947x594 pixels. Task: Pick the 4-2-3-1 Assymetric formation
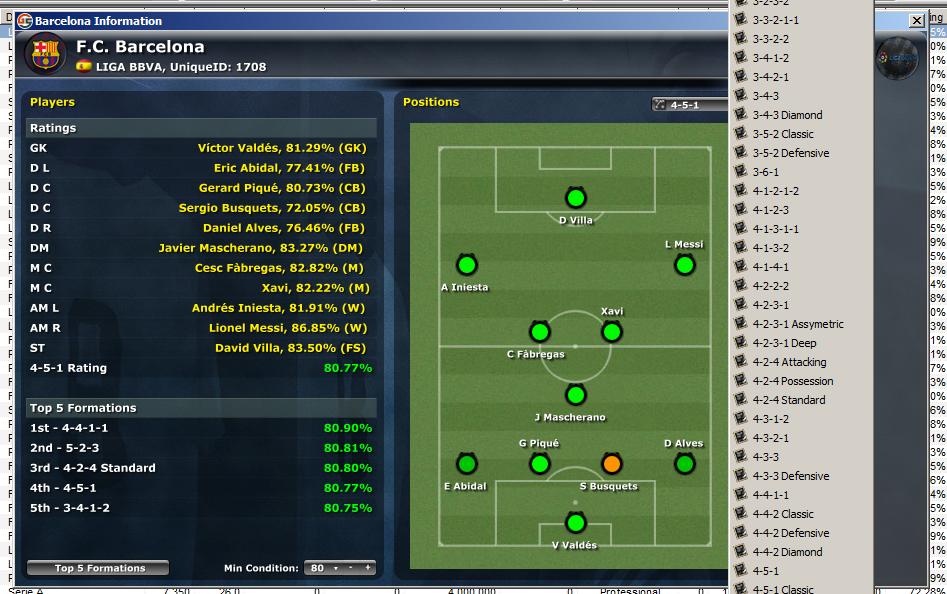pyautogui.click(x=797, y=324)
